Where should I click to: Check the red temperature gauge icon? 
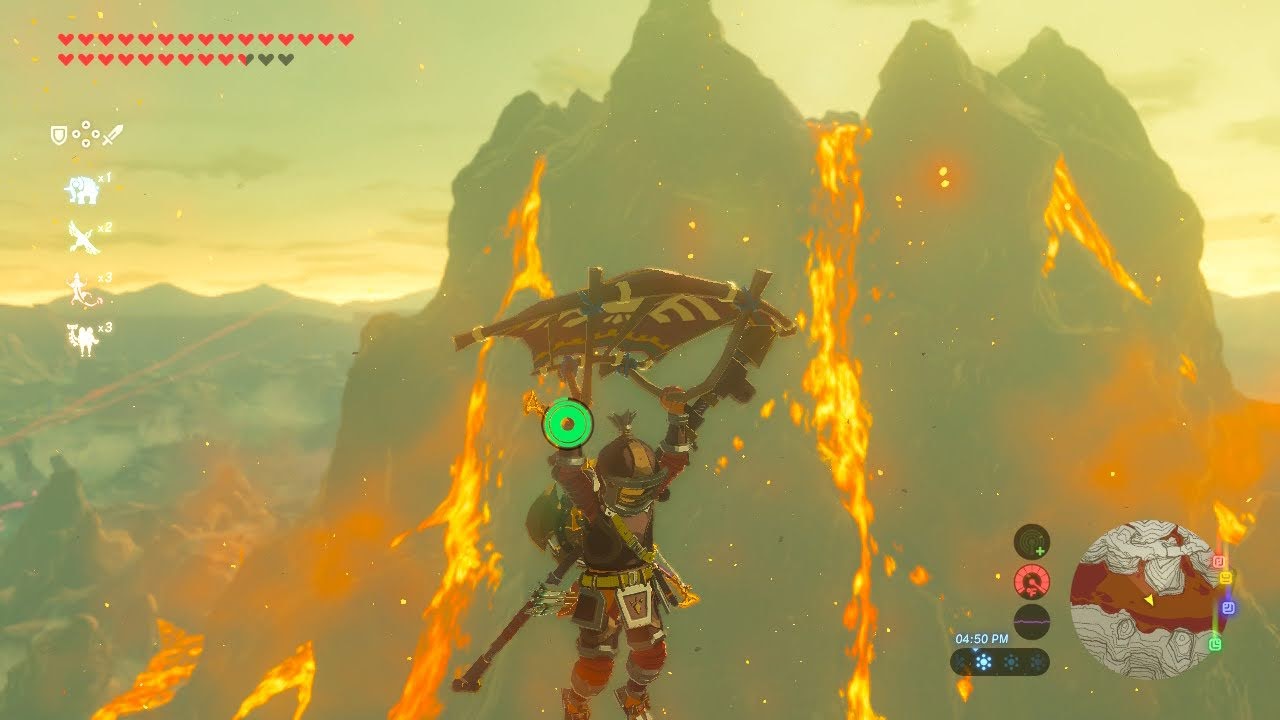1032,581
